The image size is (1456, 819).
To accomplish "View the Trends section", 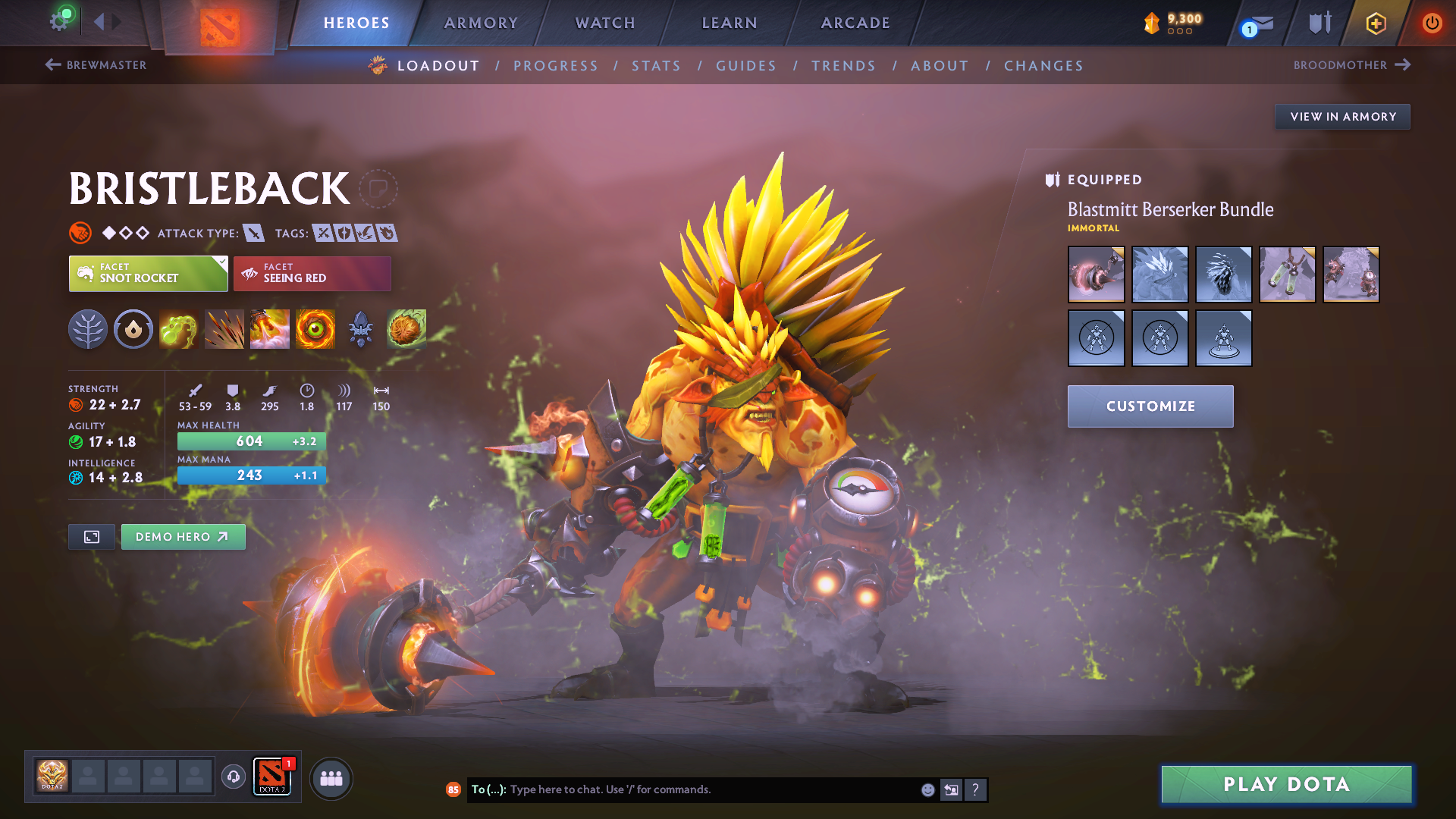I will pyautogui.click(x=843, y=66).
